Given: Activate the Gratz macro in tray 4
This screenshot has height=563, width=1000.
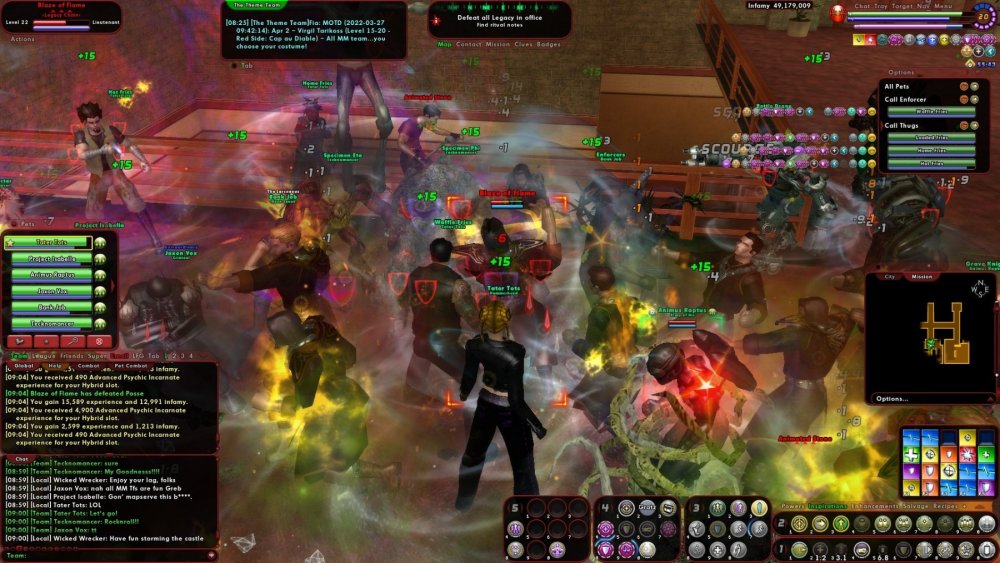Looking at the screenshot, I should coord(646,507).
